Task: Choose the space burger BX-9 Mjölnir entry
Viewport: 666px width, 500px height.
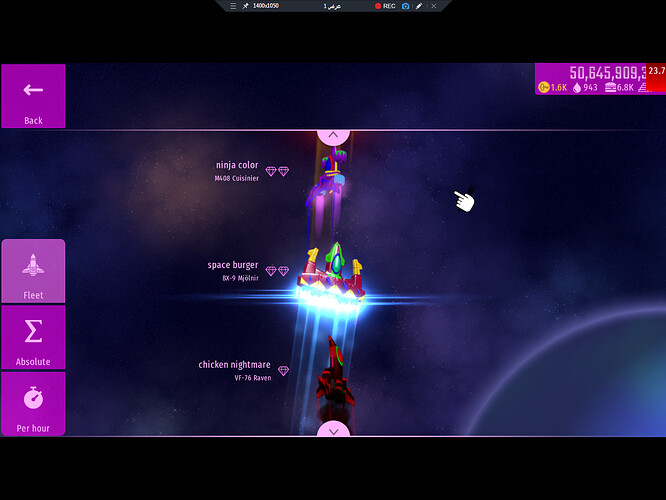Action: pos(233,271)
